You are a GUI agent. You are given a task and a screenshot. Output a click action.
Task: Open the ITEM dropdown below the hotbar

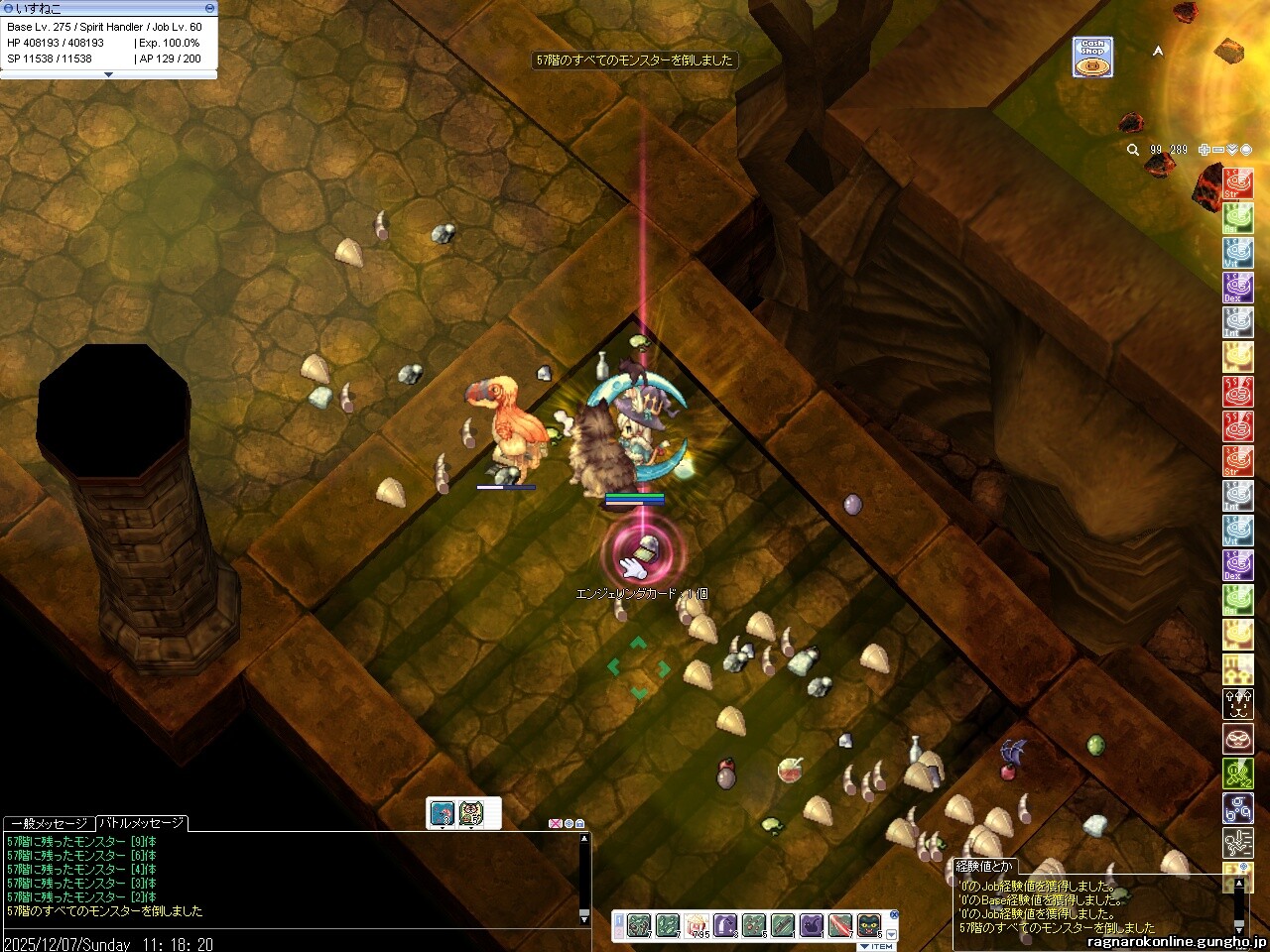(x=877, y=947)
